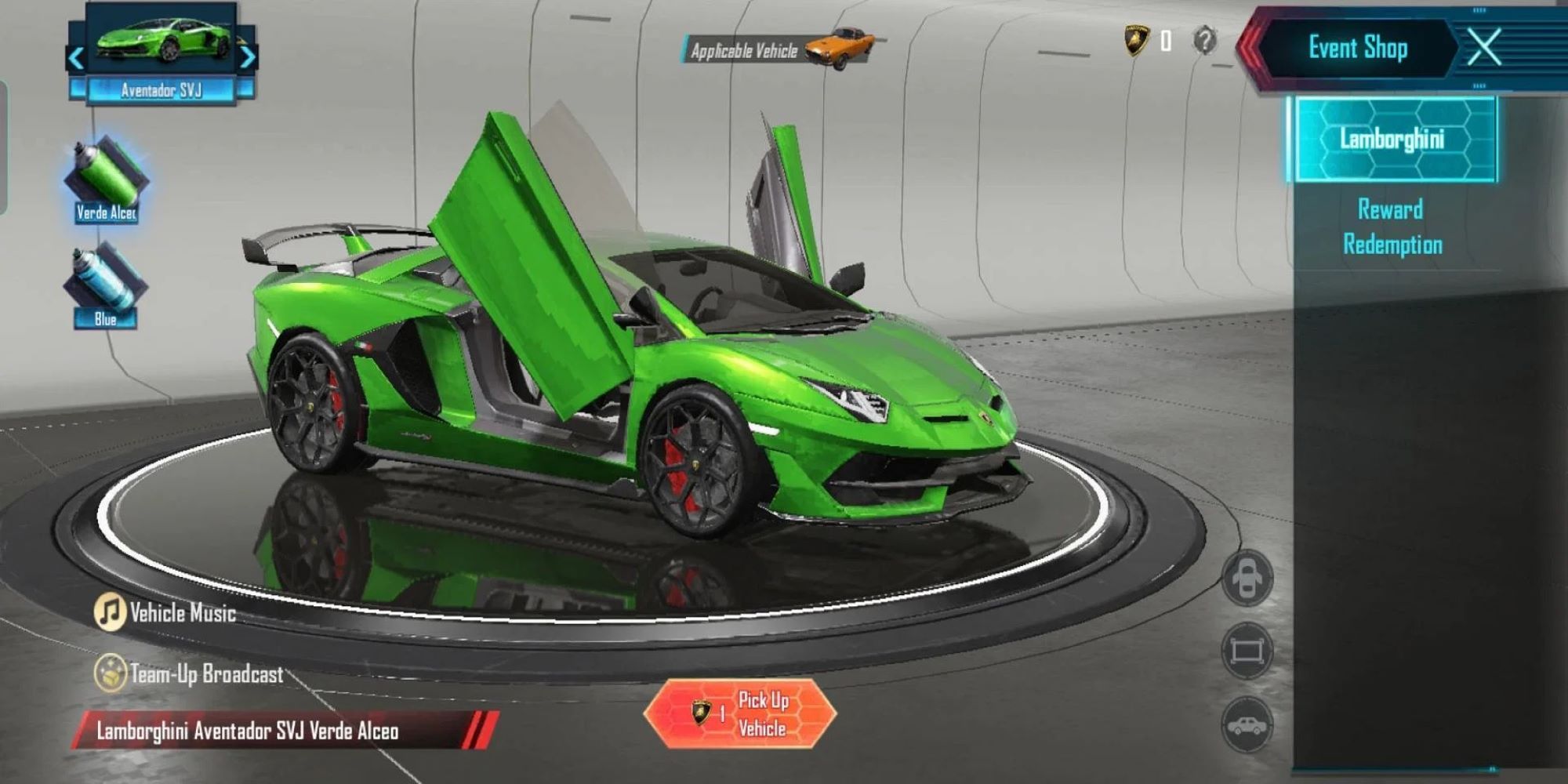View the Applicable Vehicle orange car
The image size is (1568, 784).
(840, 47)
